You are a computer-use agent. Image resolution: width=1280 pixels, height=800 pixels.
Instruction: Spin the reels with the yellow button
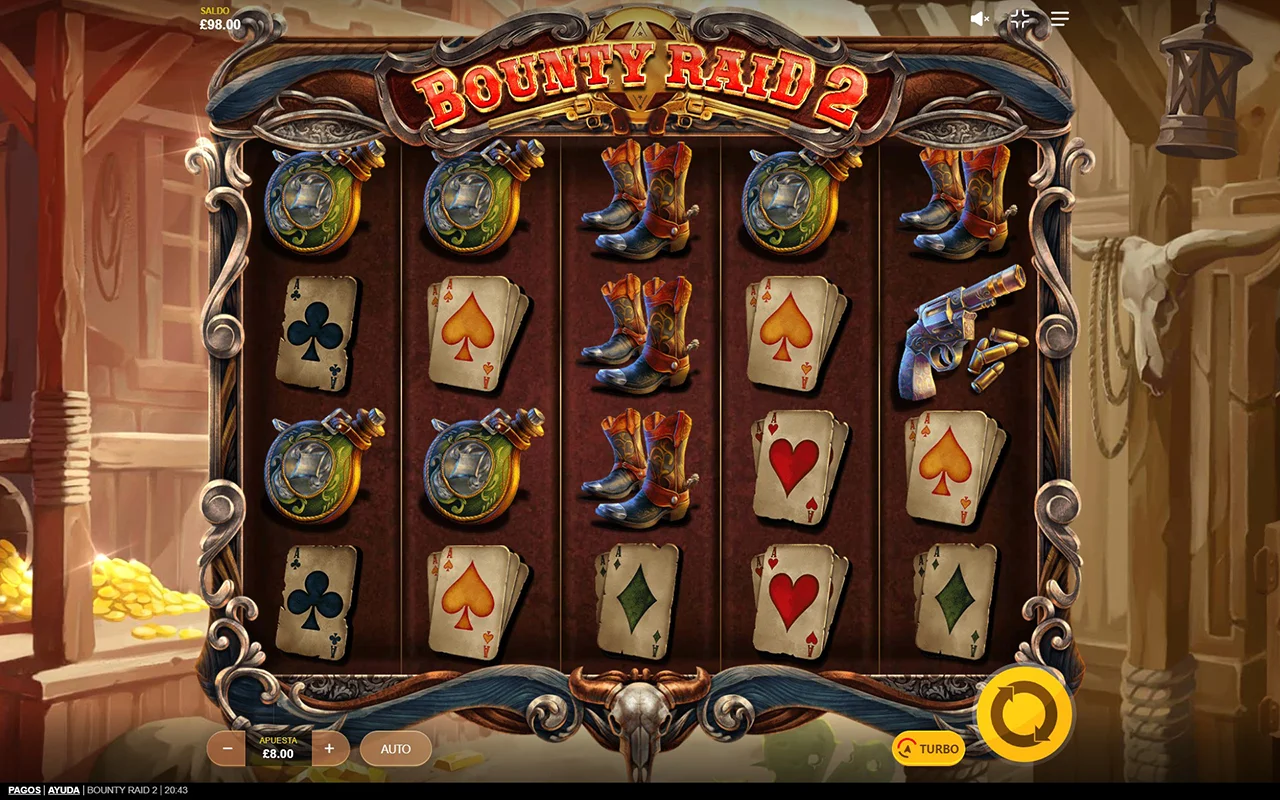(x=1024, y=714)
